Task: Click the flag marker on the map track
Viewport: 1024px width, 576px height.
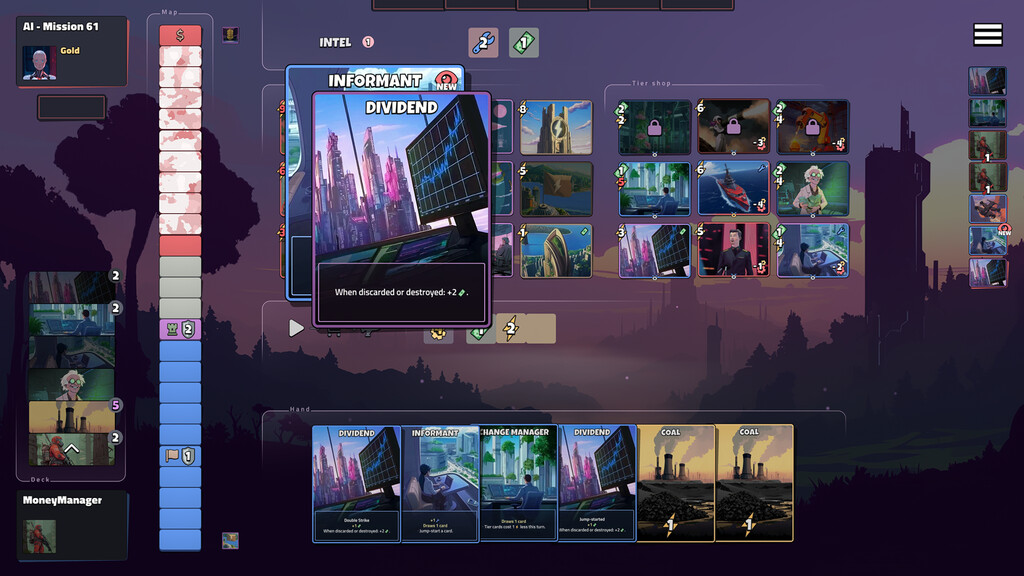Action: click(x=181, y=456)
